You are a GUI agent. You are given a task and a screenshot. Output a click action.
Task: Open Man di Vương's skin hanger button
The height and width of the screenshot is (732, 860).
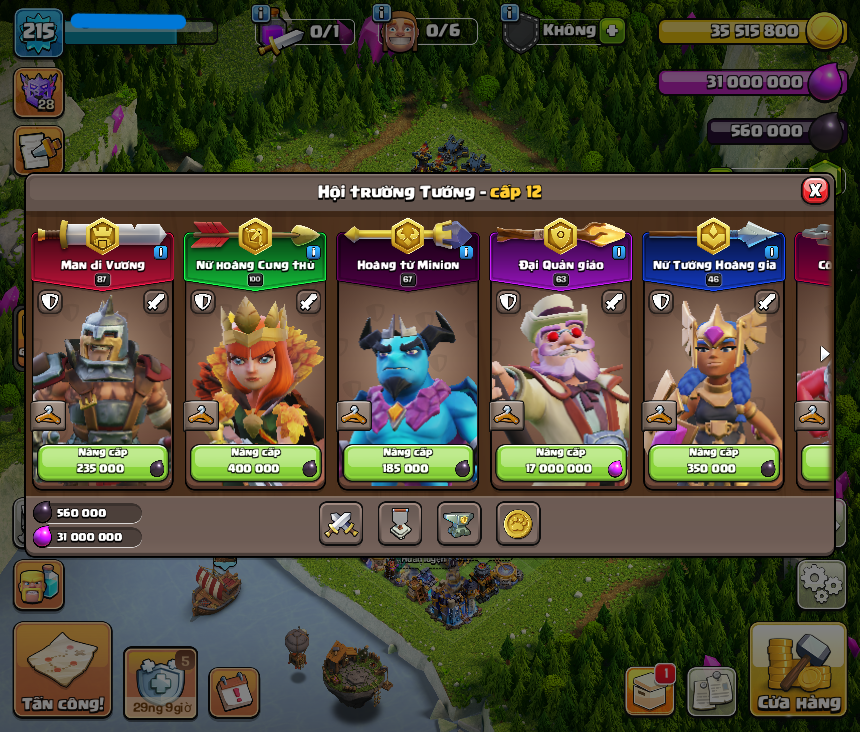[48, 415]
